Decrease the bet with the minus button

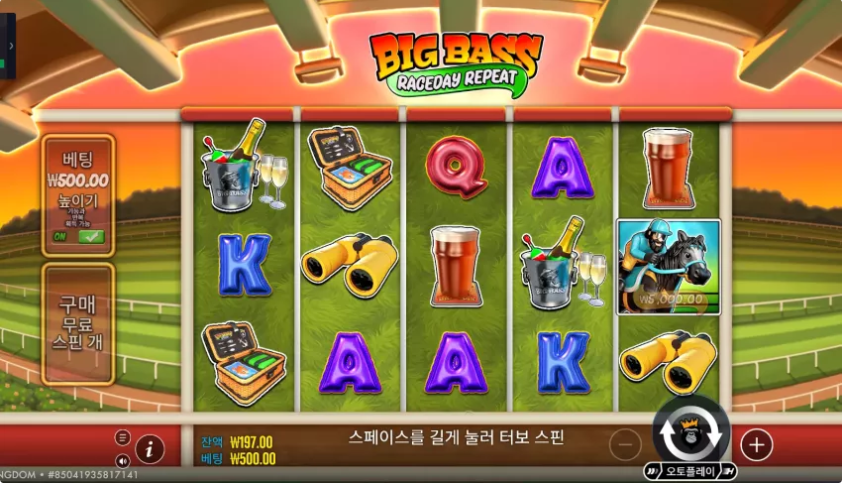pos(626,444)
